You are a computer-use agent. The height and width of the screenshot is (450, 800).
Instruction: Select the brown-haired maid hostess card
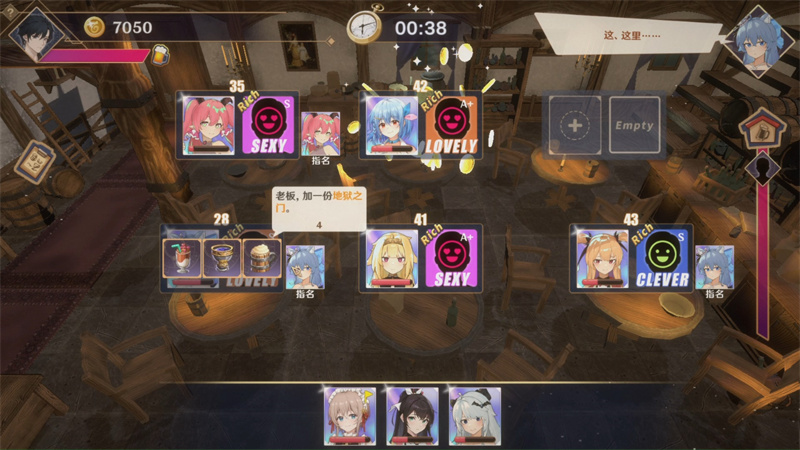(350, 415)
